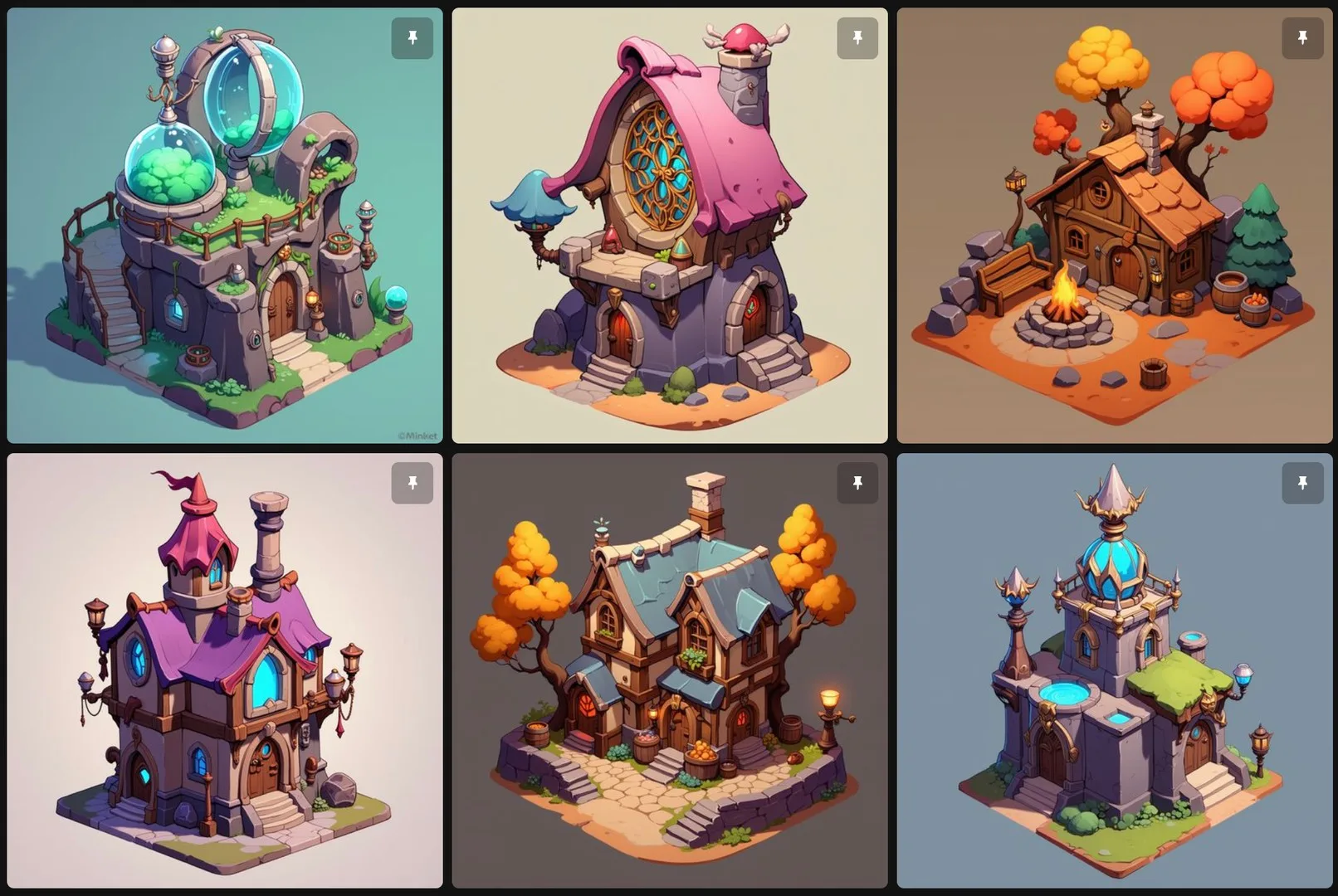Image resolution: width=1338 pixels, height=896 pixels.
Task: Toggle pin on the campfire cabin artwork
Action: click(1302, 37)
